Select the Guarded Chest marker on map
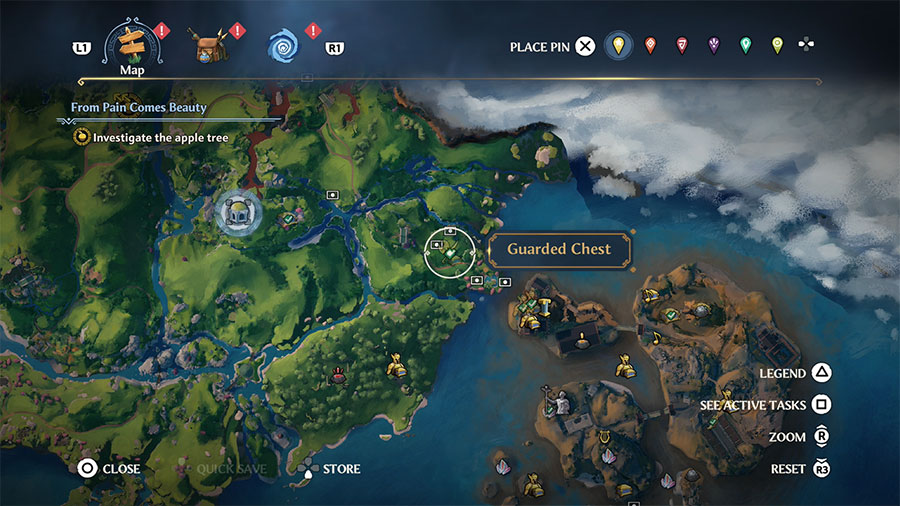This screenshot has height=506, width=900. 450,252
